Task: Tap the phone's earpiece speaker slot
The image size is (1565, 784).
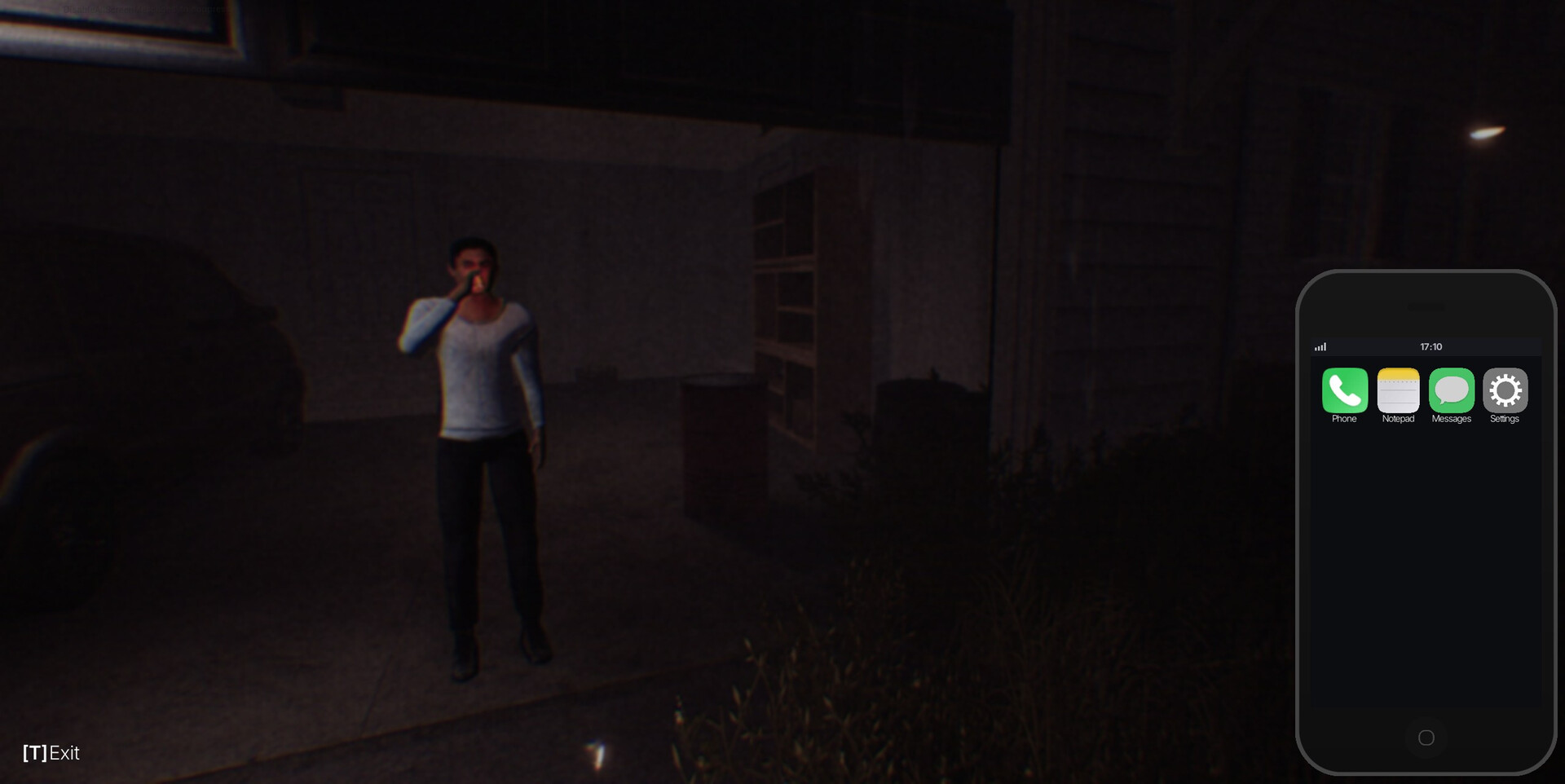Action: point(1425,308)
